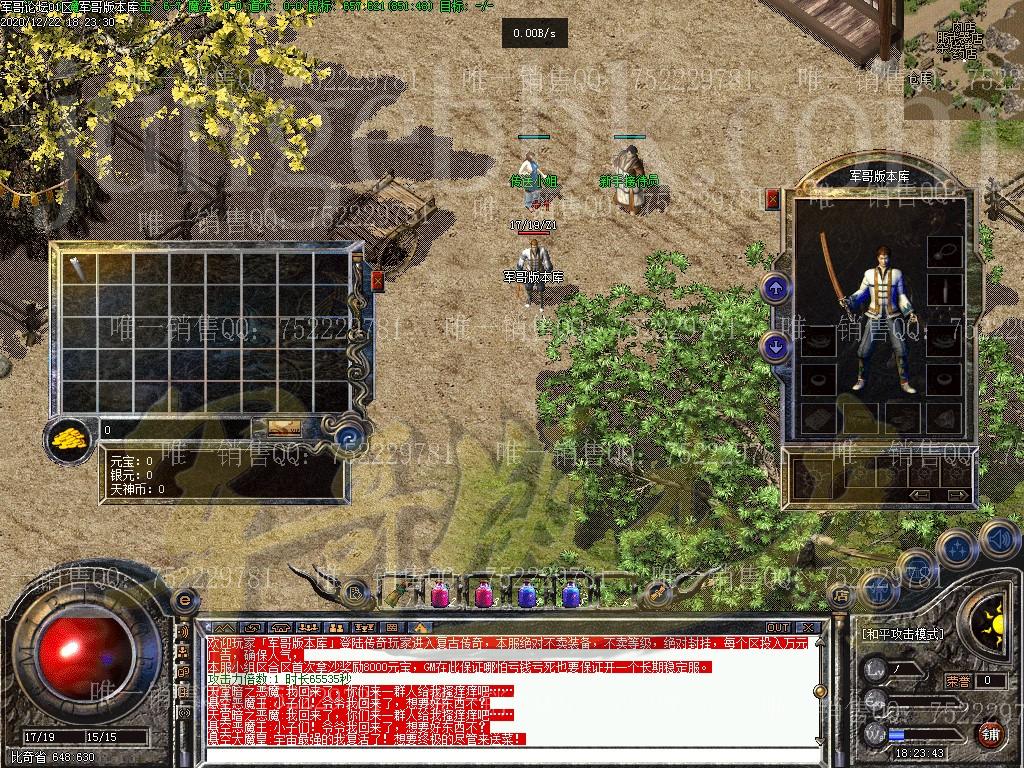Use the first pink potion in the belt
1024x768 pixels.
pyautogui.click(x=439, y=595)
